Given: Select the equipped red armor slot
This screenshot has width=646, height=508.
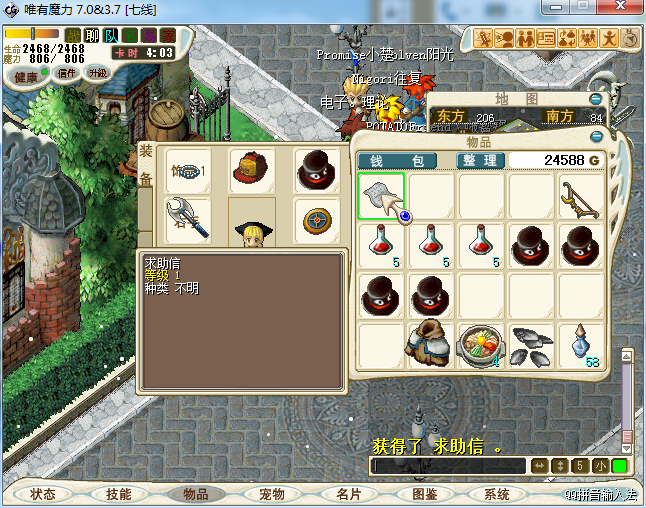Looking at the screenshot, I should (251, 169).
